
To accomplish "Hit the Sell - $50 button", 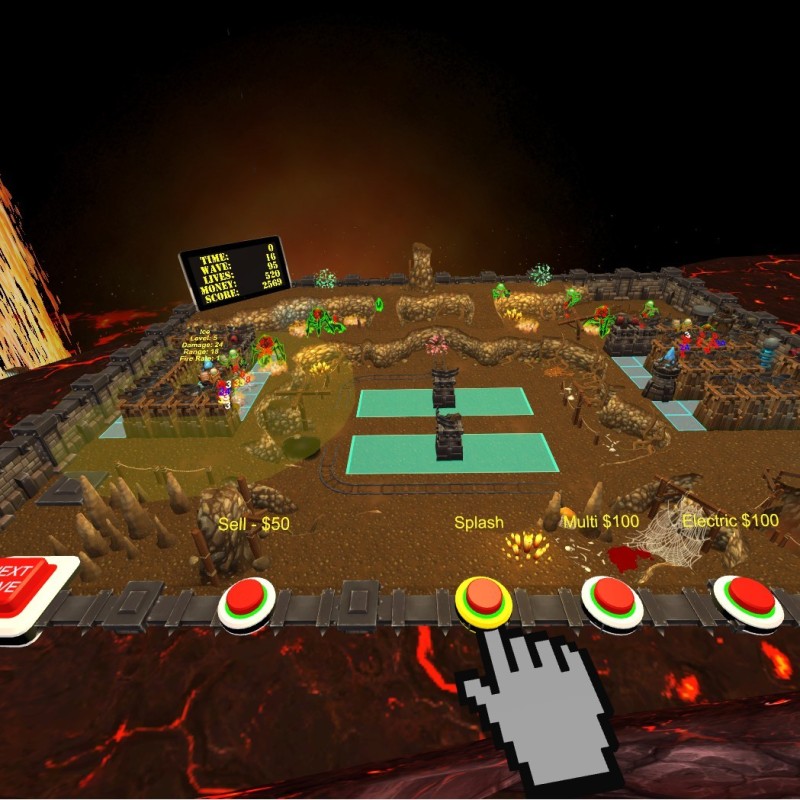I will point(246,600).
